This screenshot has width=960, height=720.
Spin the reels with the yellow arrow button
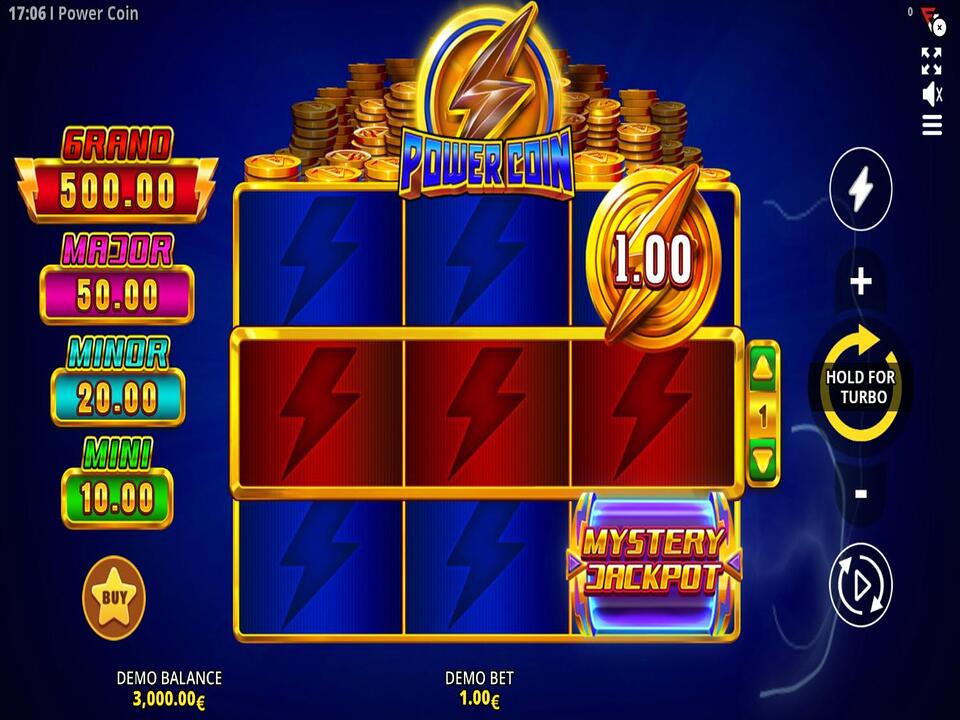point(860,385)
